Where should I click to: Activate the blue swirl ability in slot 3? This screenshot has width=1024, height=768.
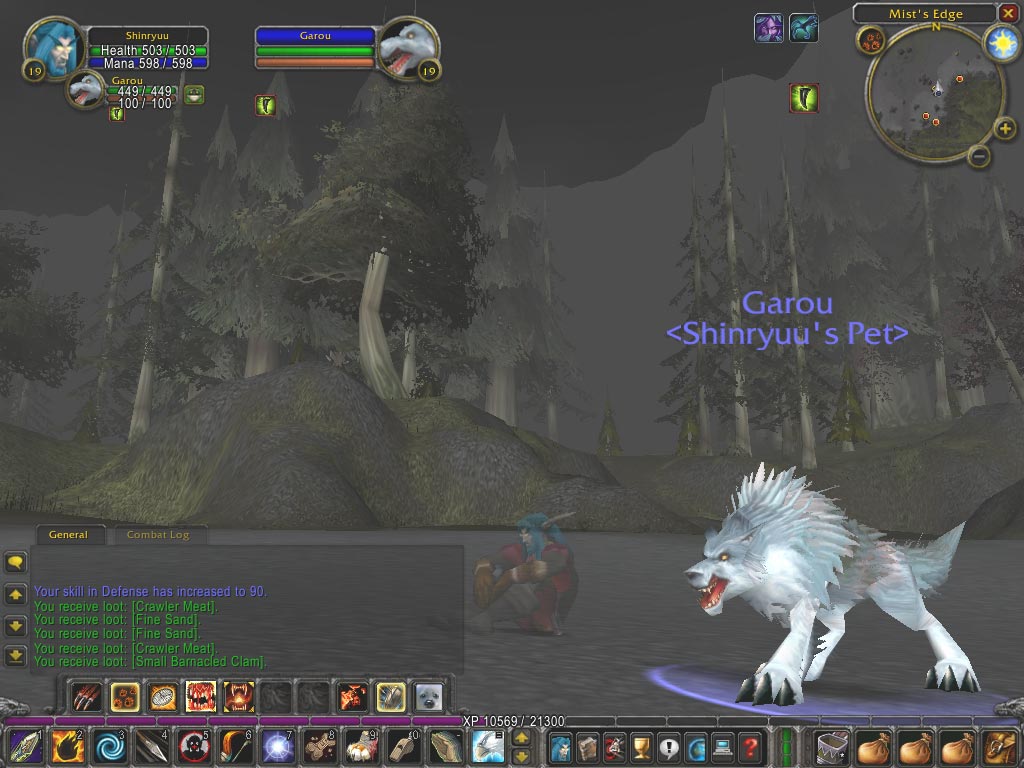coord(106,747)
